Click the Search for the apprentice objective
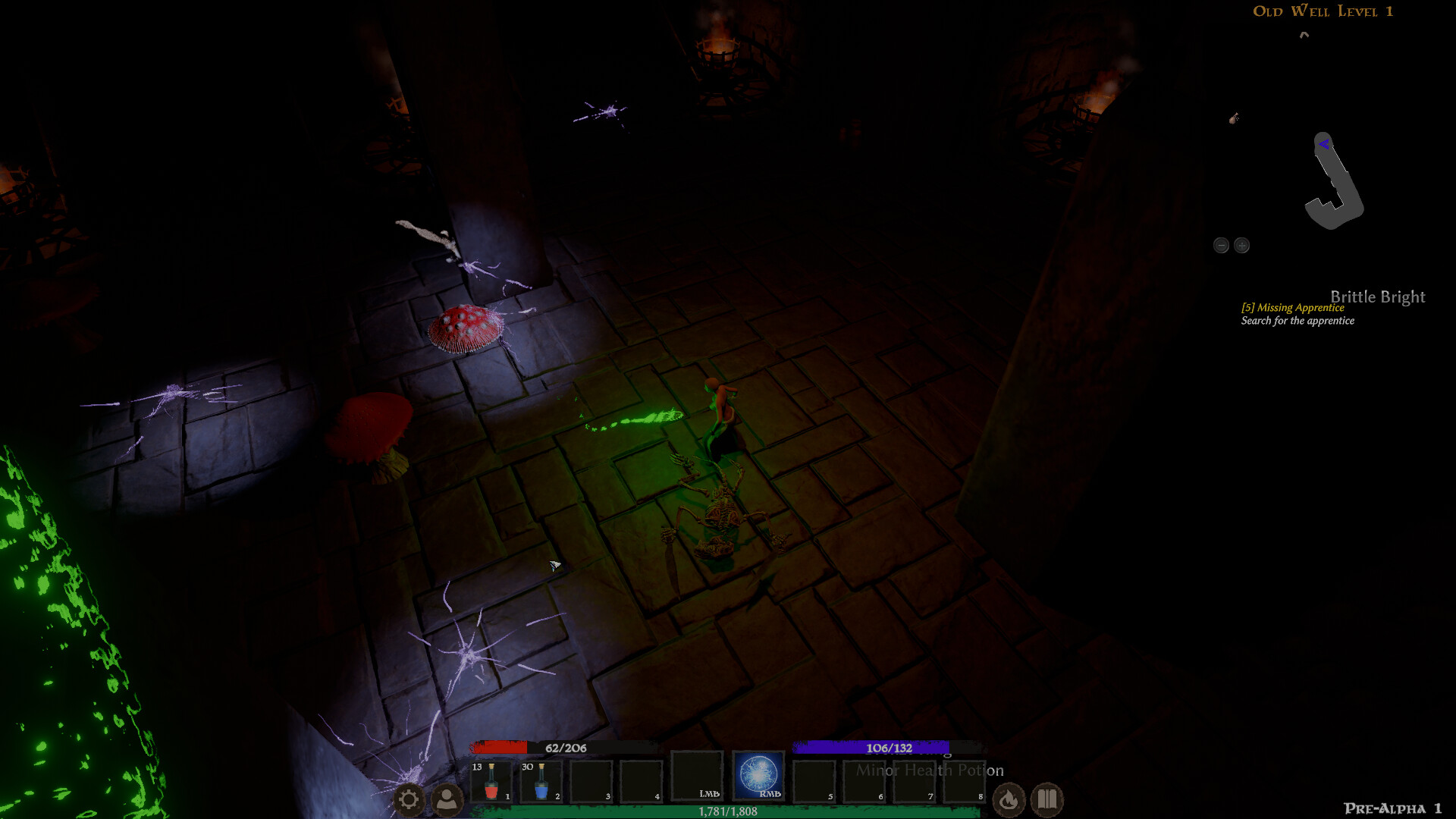Viewport: 1456px width, 819px height. [1297, 321]
